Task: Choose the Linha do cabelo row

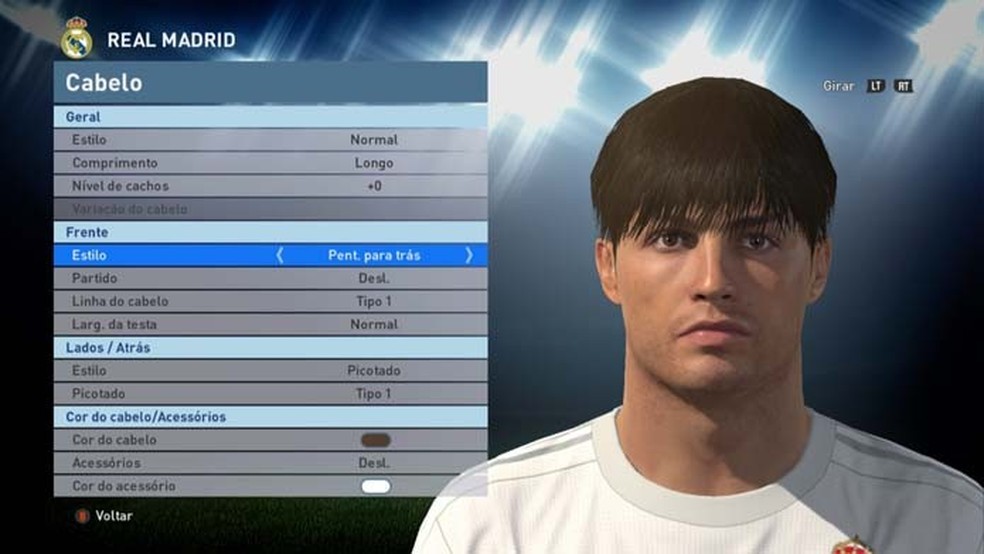Action: coord(270,301)
